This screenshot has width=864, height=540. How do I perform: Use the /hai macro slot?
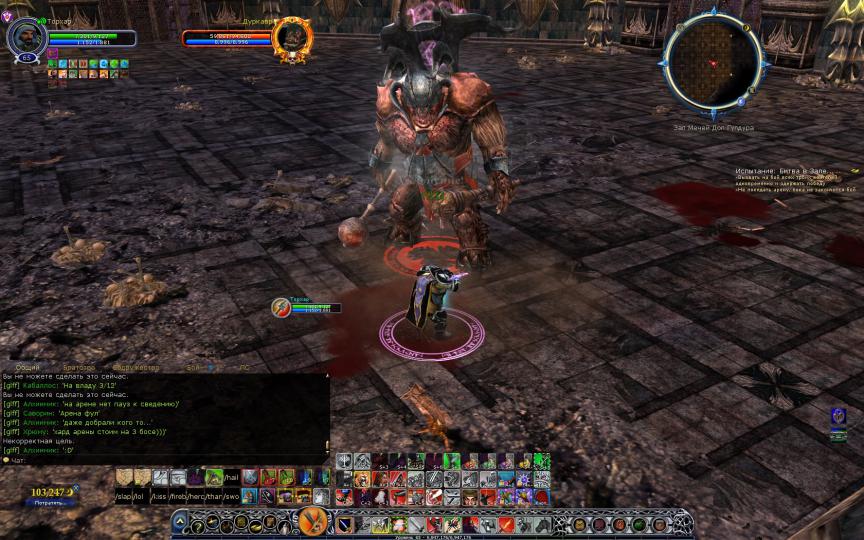(231, 478)
